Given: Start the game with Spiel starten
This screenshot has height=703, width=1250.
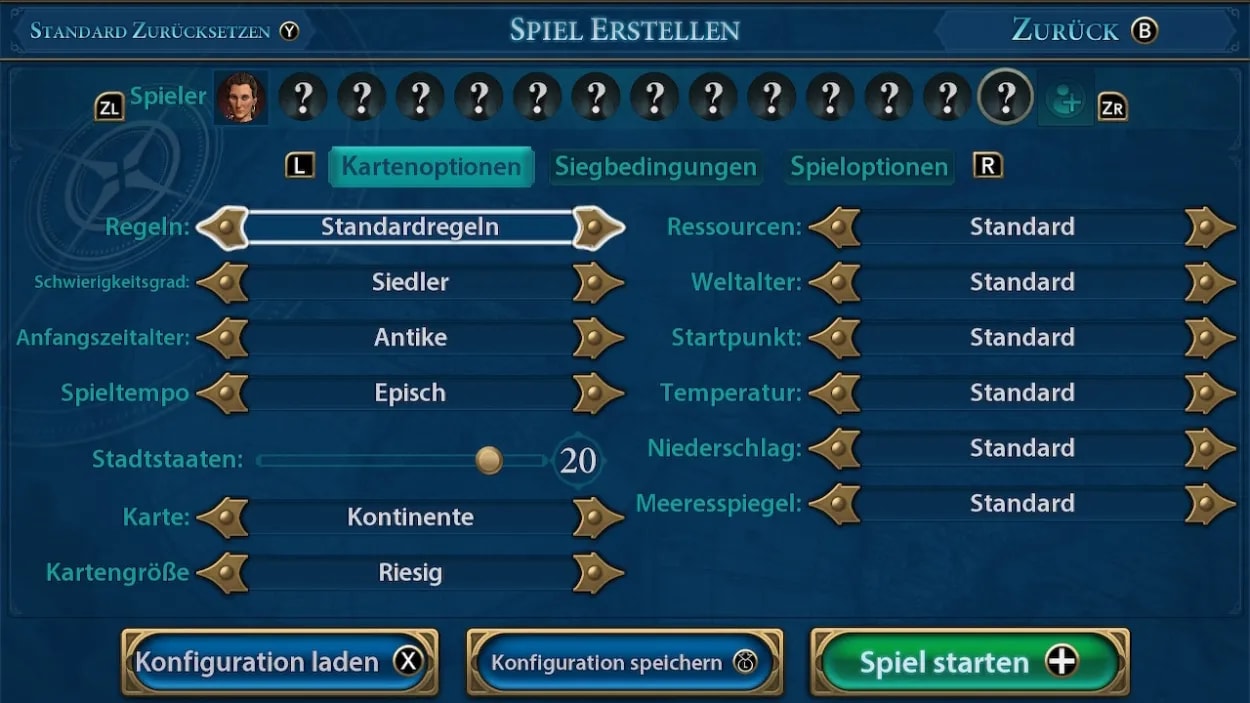Looking at the screenshot, I should pos(968,662).
